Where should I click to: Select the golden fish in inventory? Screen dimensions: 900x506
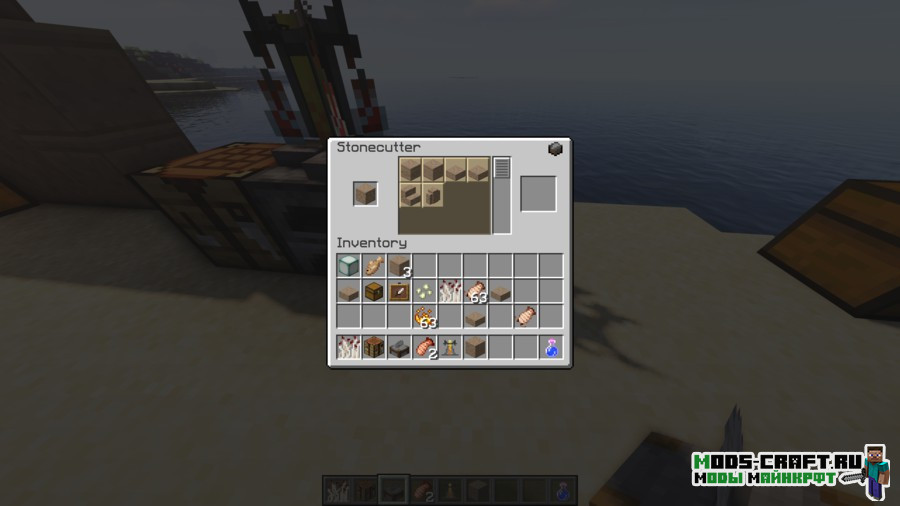pos(373,265)
